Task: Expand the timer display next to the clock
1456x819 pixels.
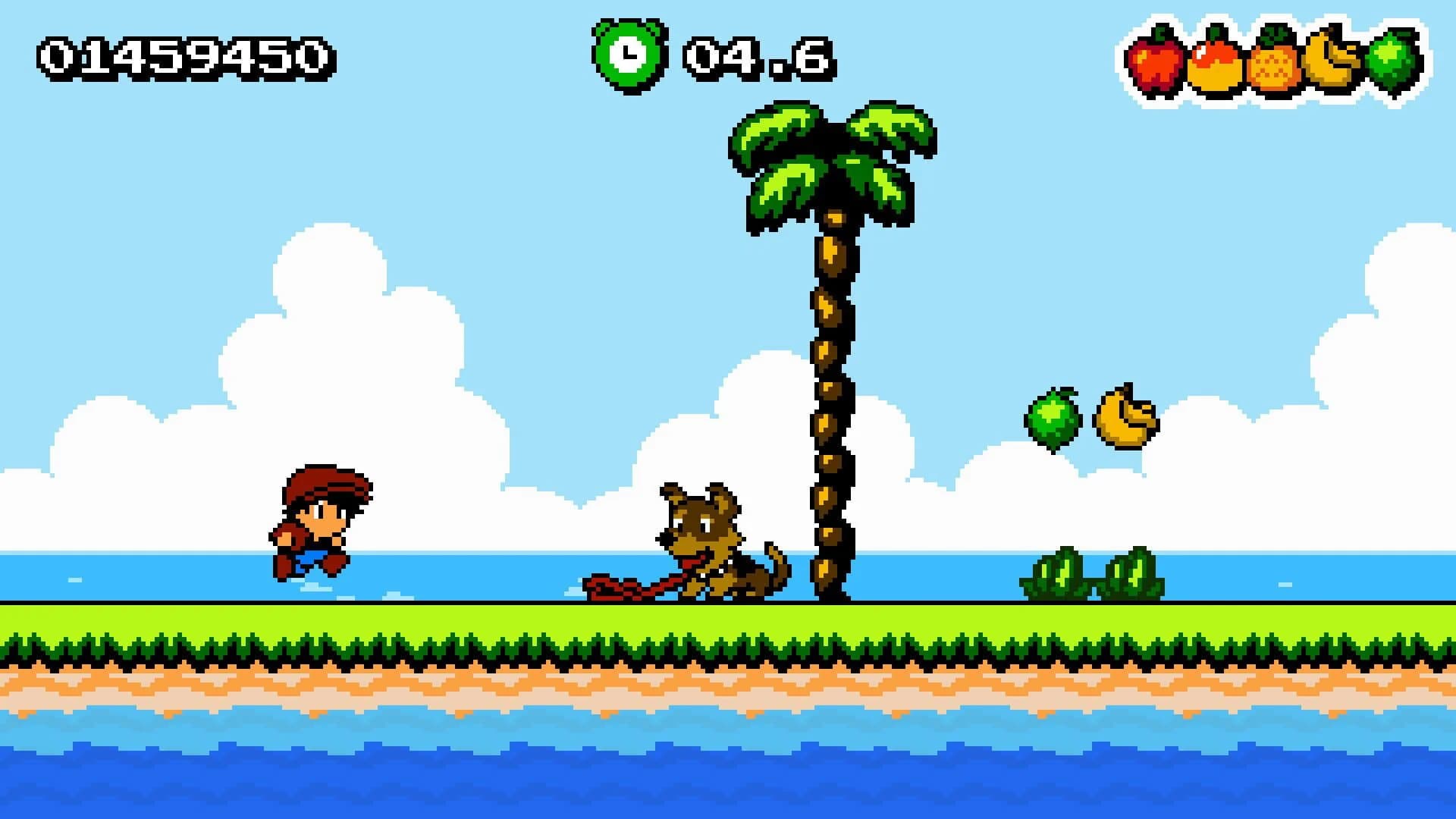Action: pyautogui.click(x=758, y=59)
